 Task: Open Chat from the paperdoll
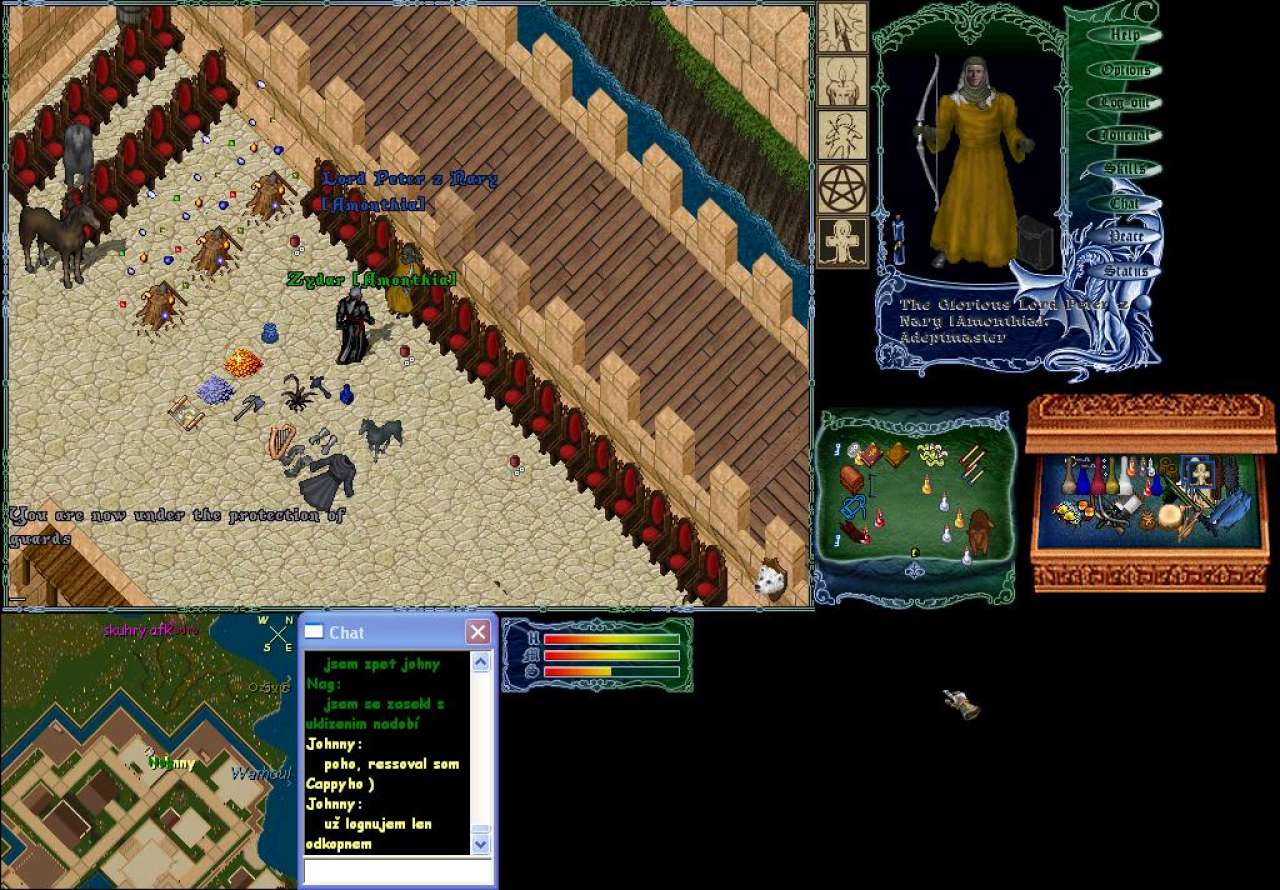pyautogui.click(x=1125, y=203)
